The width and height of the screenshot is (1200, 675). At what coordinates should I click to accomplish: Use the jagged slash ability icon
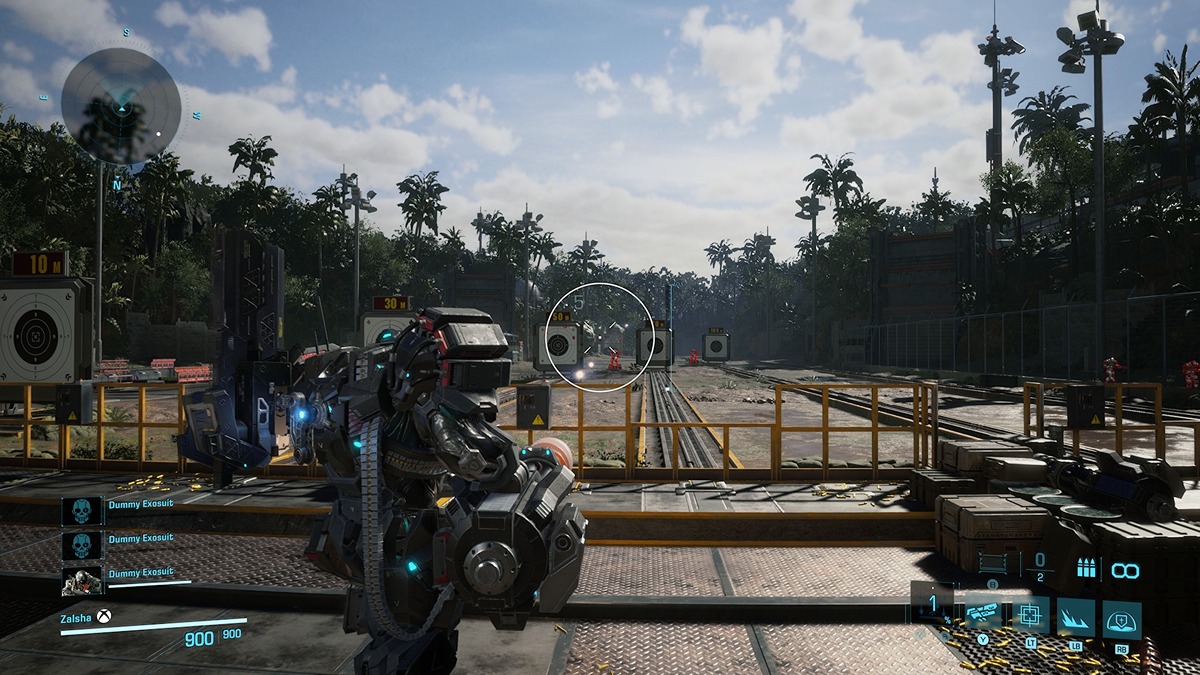pyautogui.click(x=1076, y=617)
